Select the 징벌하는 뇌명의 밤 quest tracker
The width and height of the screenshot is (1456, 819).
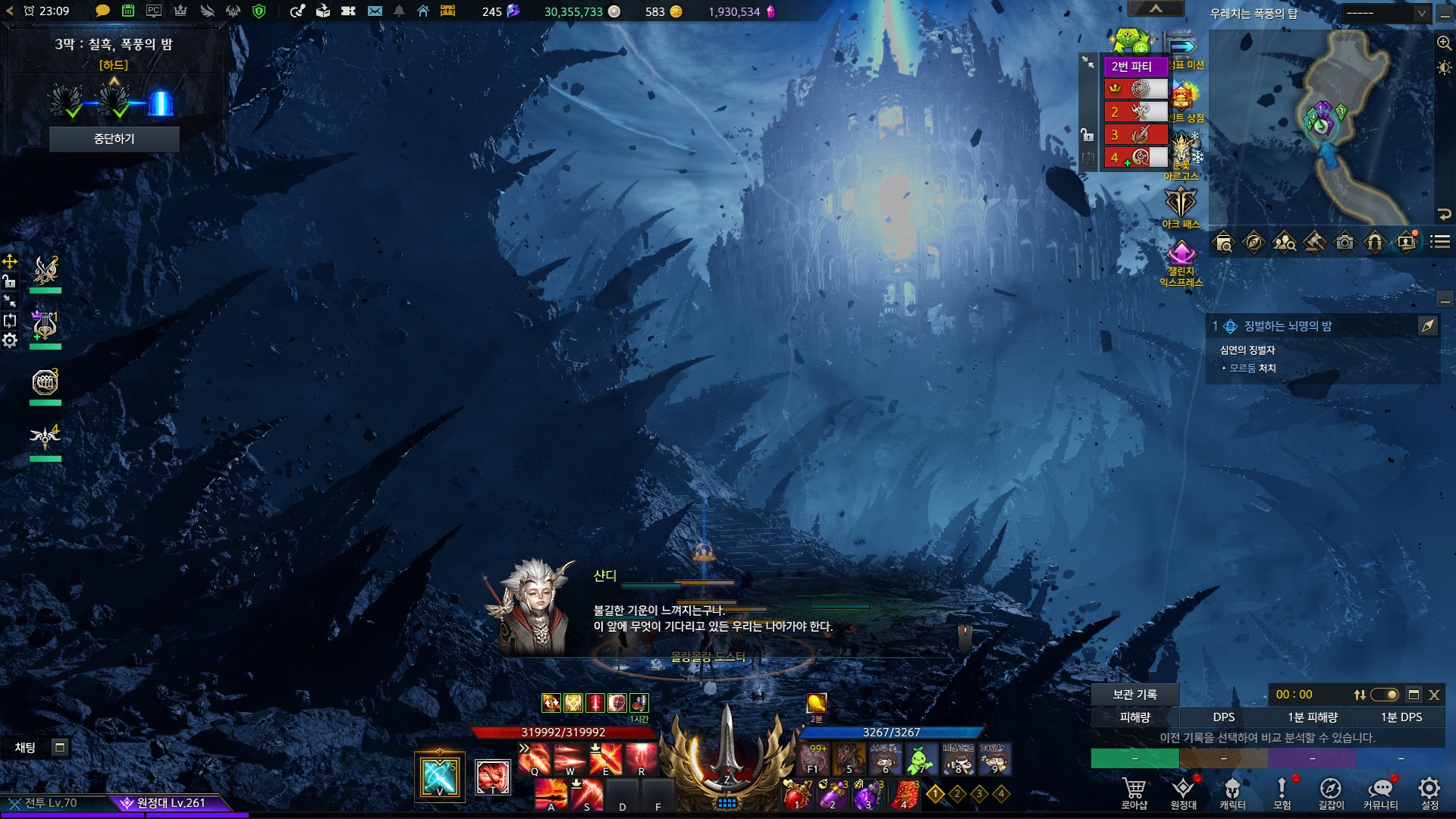pos(1288,326)
